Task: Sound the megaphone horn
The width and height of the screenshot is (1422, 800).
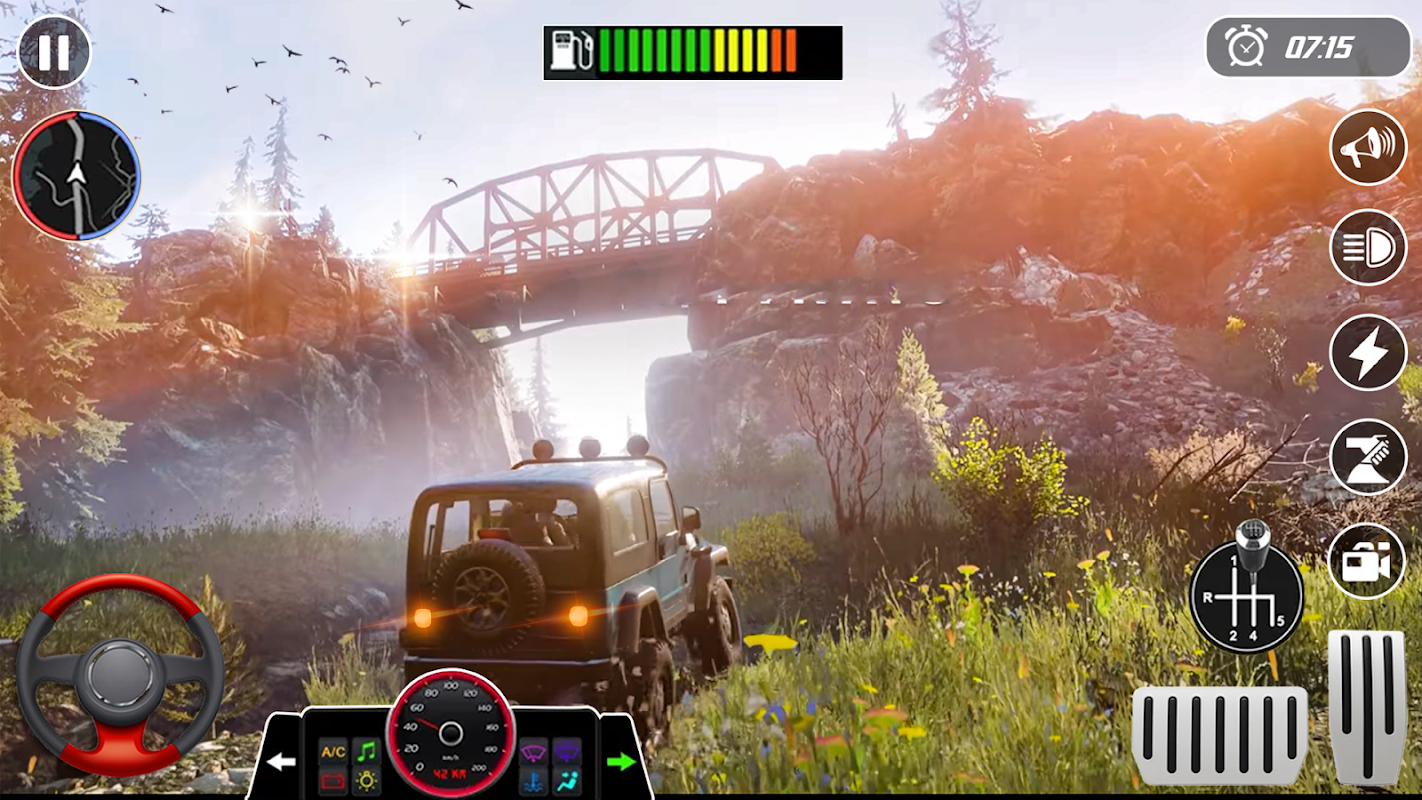Action: (1367, 146)
